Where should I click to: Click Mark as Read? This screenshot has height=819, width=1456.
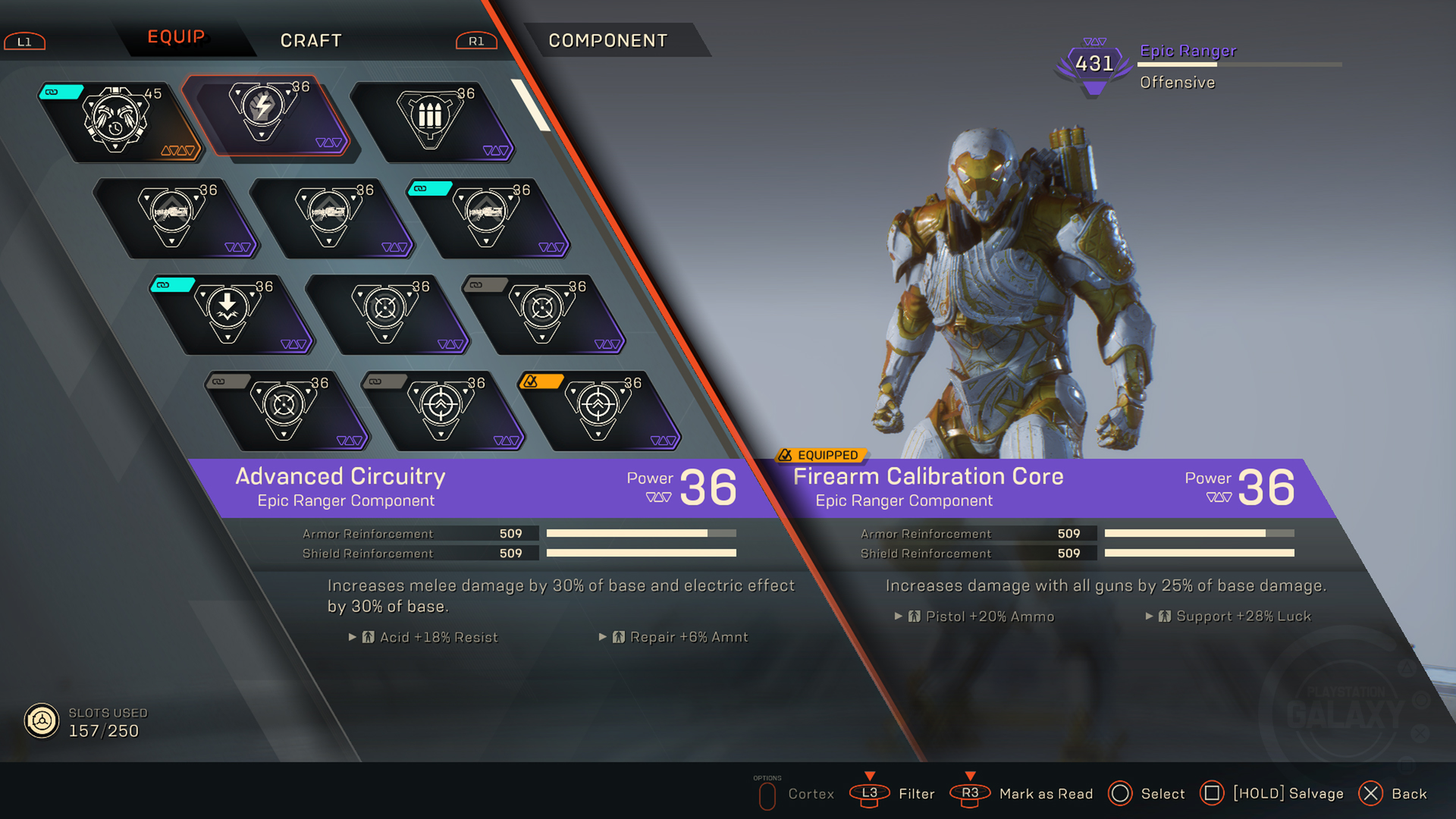(1045, 794)
